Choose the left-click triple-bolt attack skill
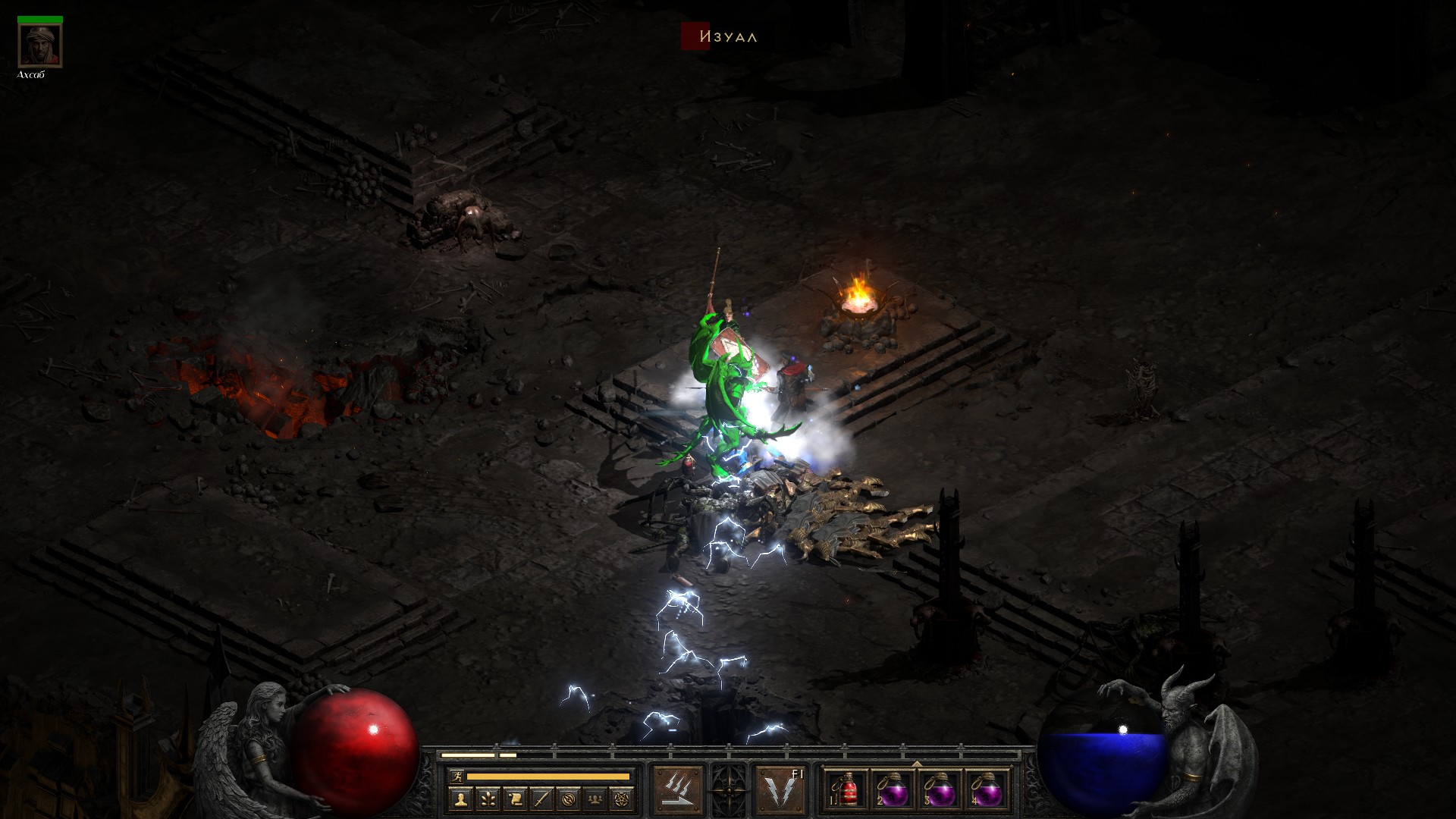Screen dimensions: 1456x819 [x=677, y=790]
